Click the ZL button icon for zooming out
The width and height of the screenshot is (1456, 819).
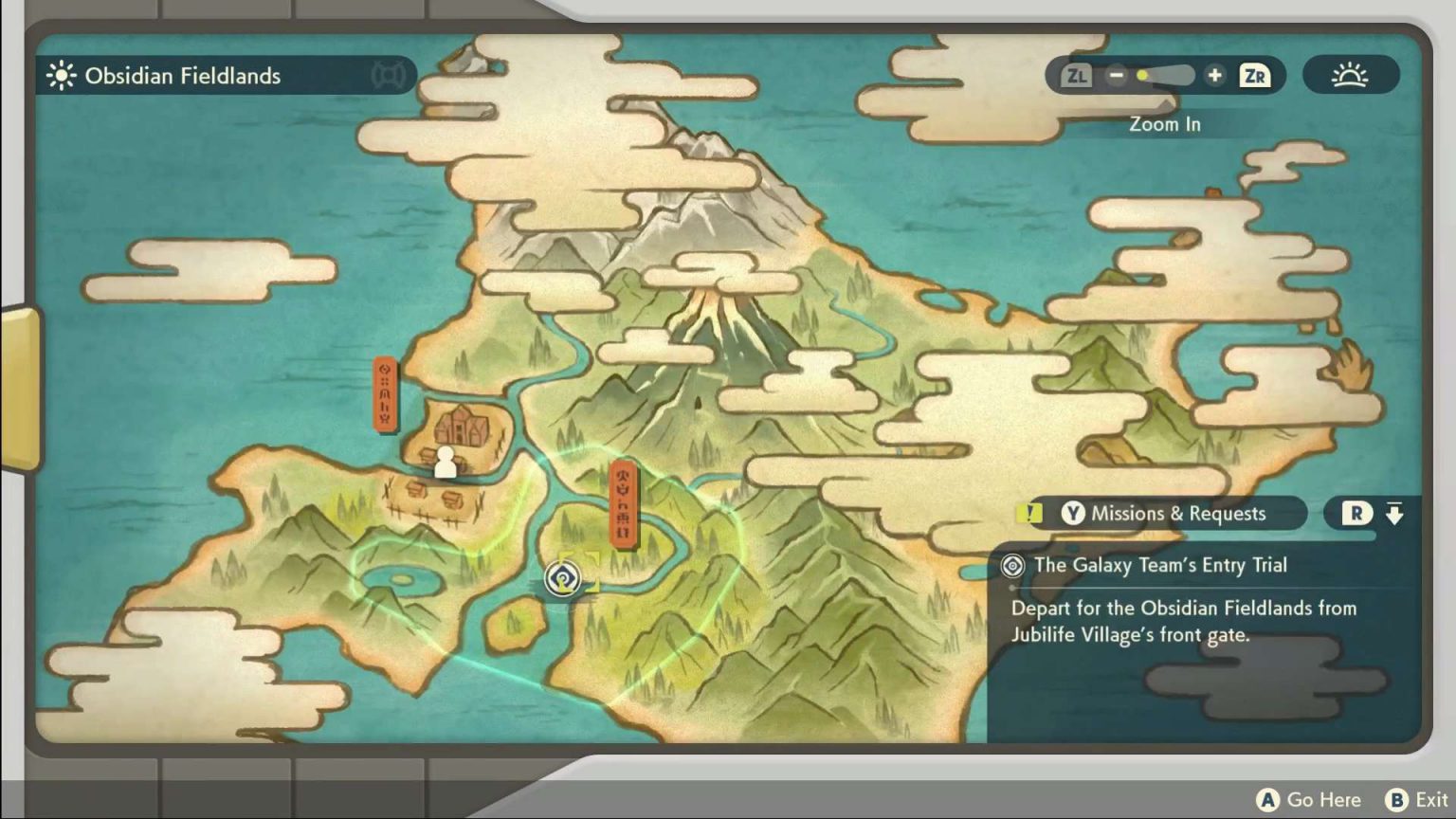[x=1075, y=76]
